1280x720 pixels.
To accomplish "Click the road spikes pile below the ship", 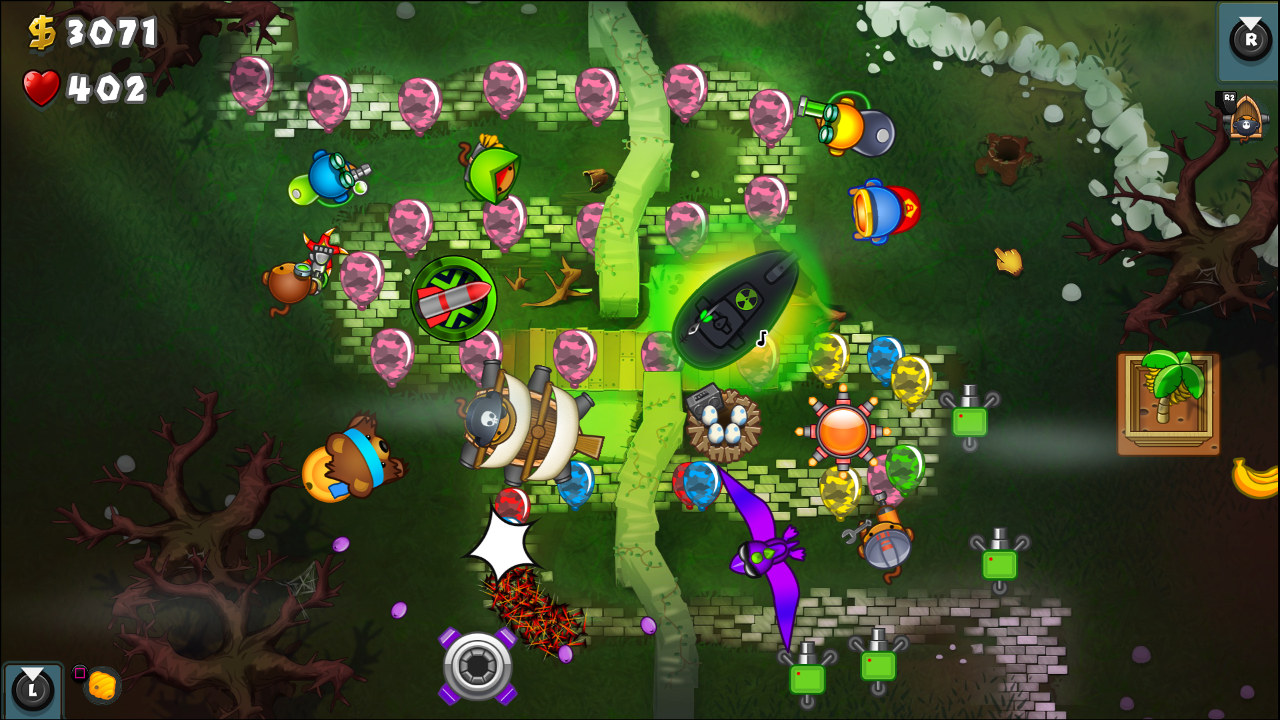I will coord(525,600).
